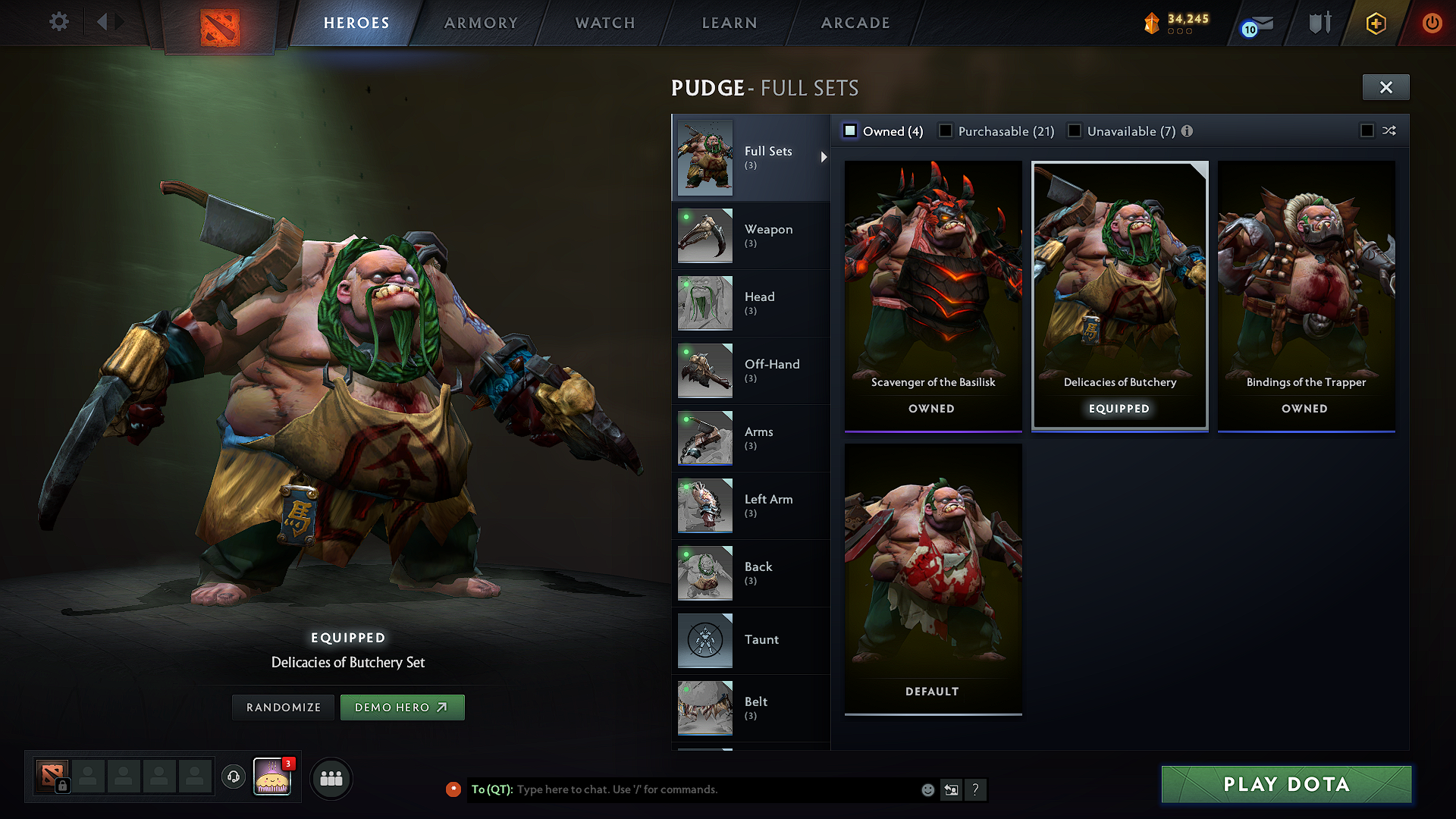The height and width of the screenshot is (819, 1456).
Task: Click the info icon beside the Unavailable filter
Action: point(1188,130)
